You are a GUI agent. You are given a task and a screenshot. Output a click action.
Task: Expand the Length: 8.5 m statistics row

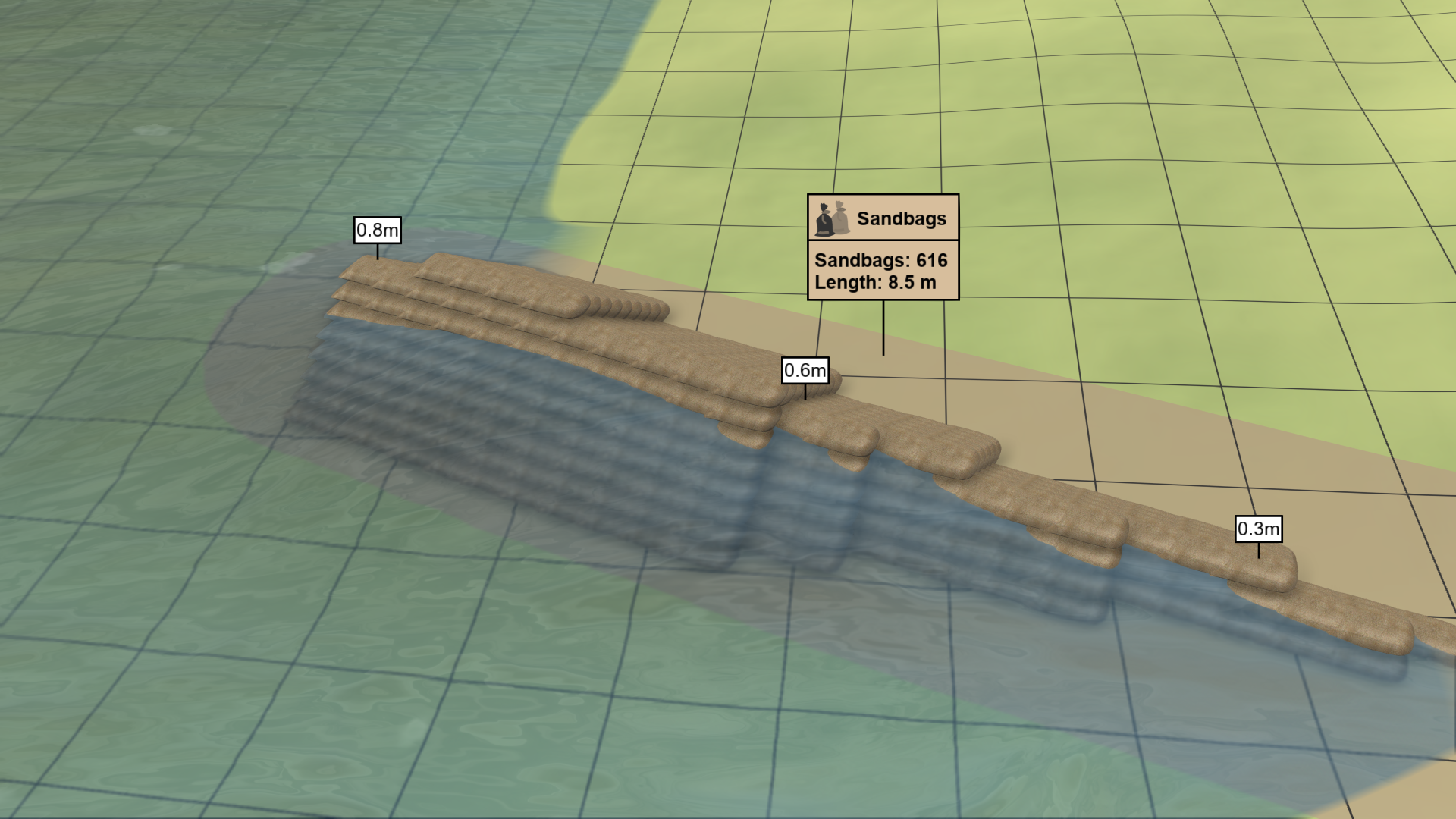[x=876, y=282]
